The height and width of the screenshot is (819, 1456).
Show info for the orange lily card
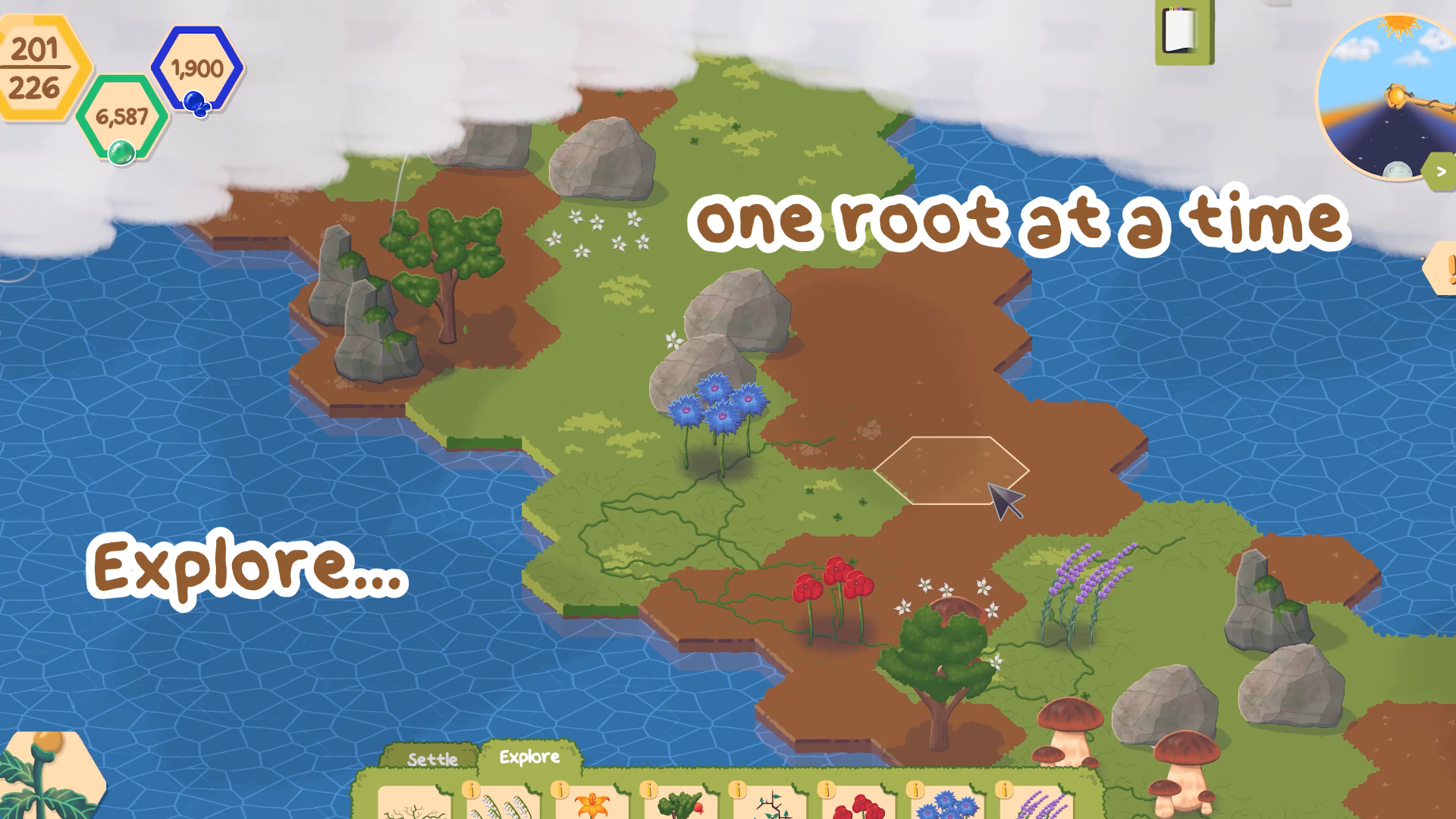coord(560,790)
